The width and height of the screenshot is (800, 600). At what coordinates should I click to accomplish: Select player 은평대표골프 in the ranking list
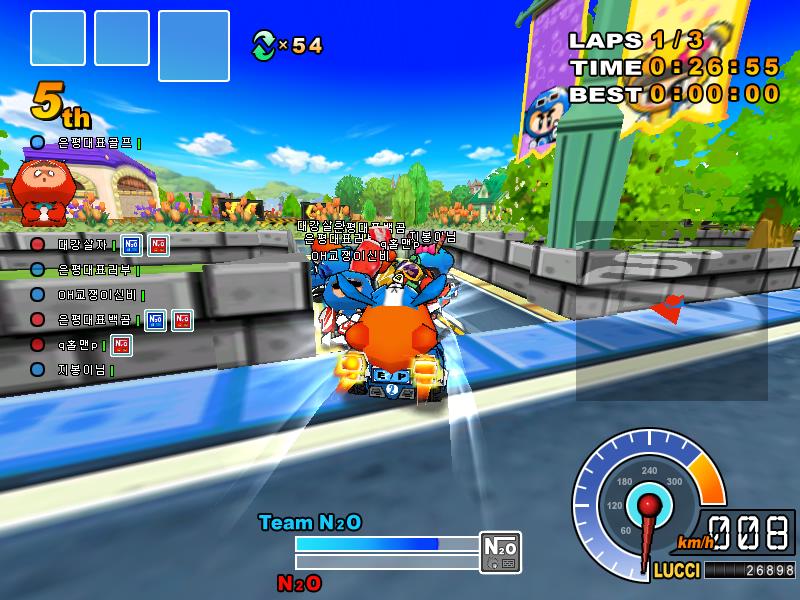[94, 144]
